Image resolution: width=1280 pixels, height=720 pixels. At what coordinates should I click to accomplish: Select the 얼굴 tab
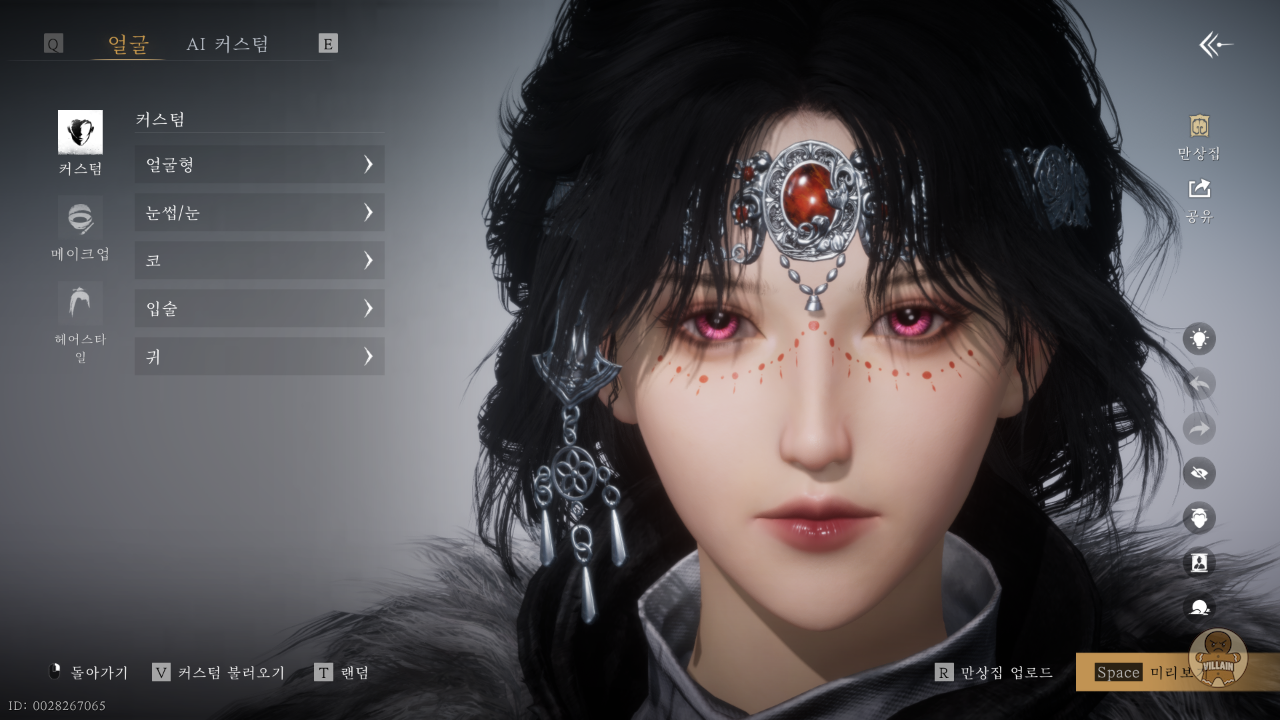tap(128, 44)
